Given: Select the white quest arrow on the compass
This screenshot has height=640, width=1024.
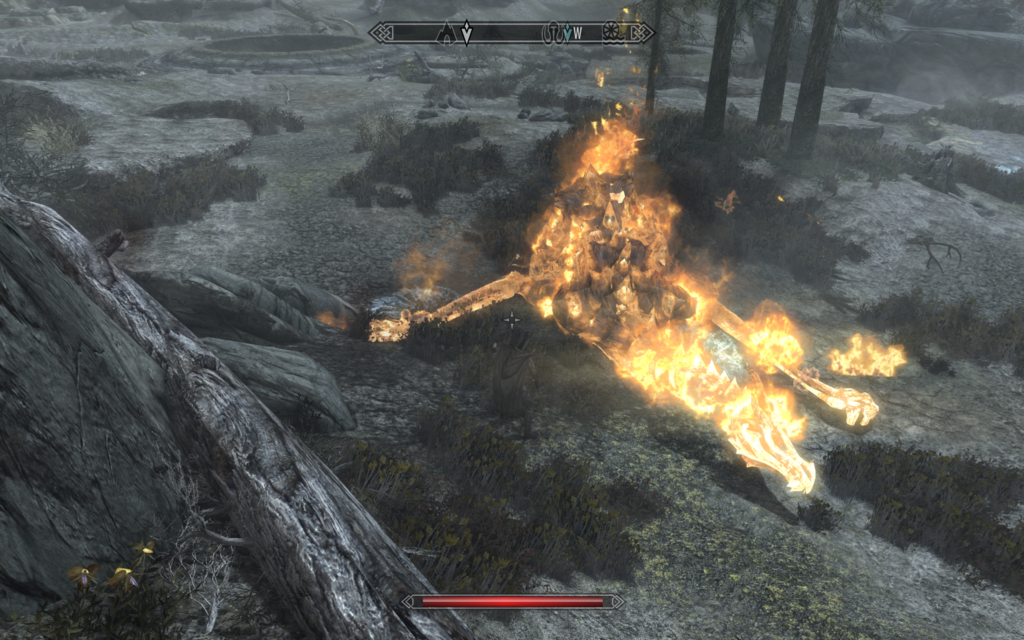Looking at the screenshot, I should tap(466, 33).
